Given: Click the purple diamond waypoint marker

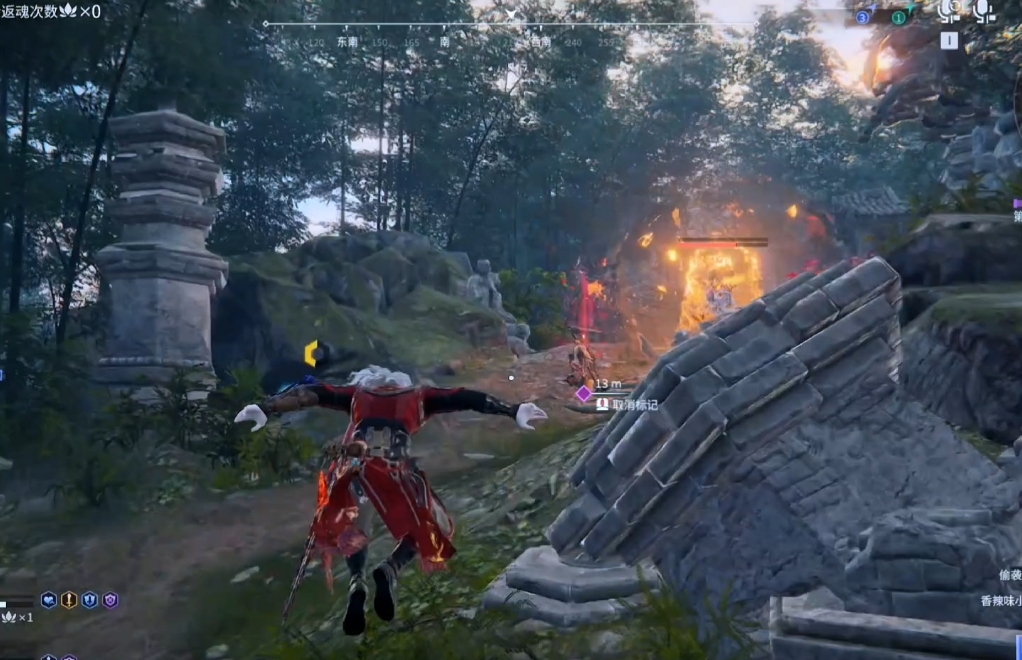Looking at the screenshot, I should click(x=584, y=394).
